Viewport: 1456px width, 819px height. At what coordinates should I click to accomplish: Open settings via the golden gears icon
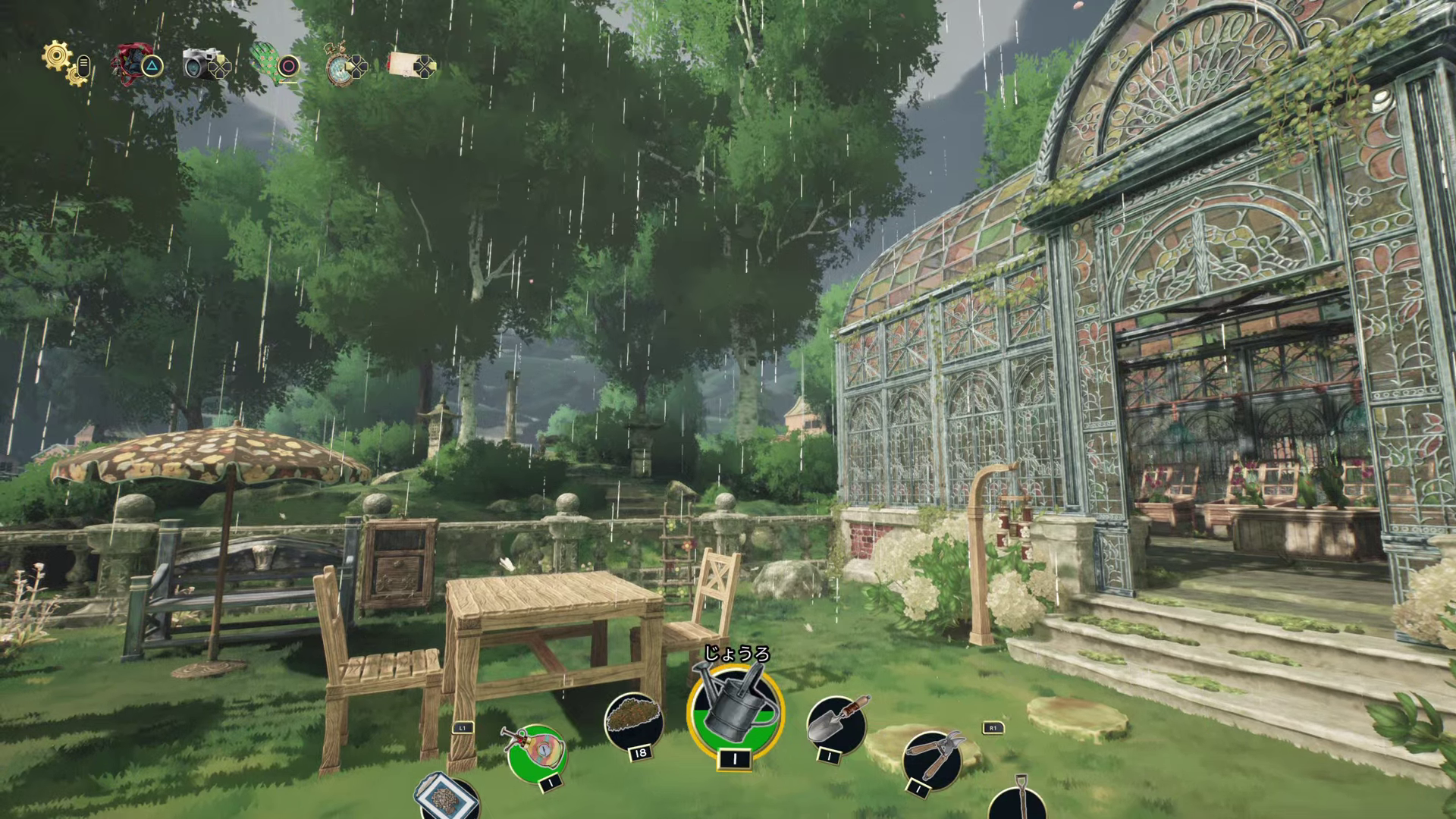pyautogui.click(x=61, y=61)
